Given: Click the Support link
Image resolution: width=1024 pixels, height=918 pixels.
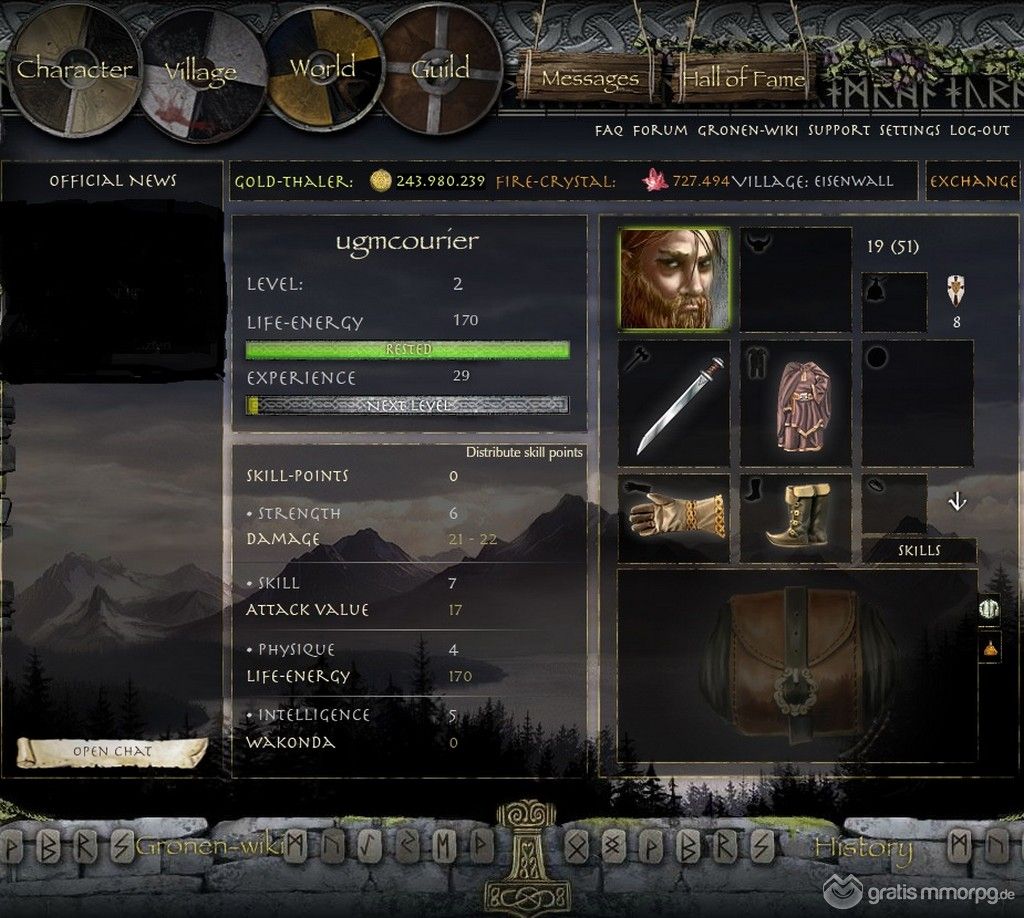Looking at the screenshot, I should pos(839,130).
